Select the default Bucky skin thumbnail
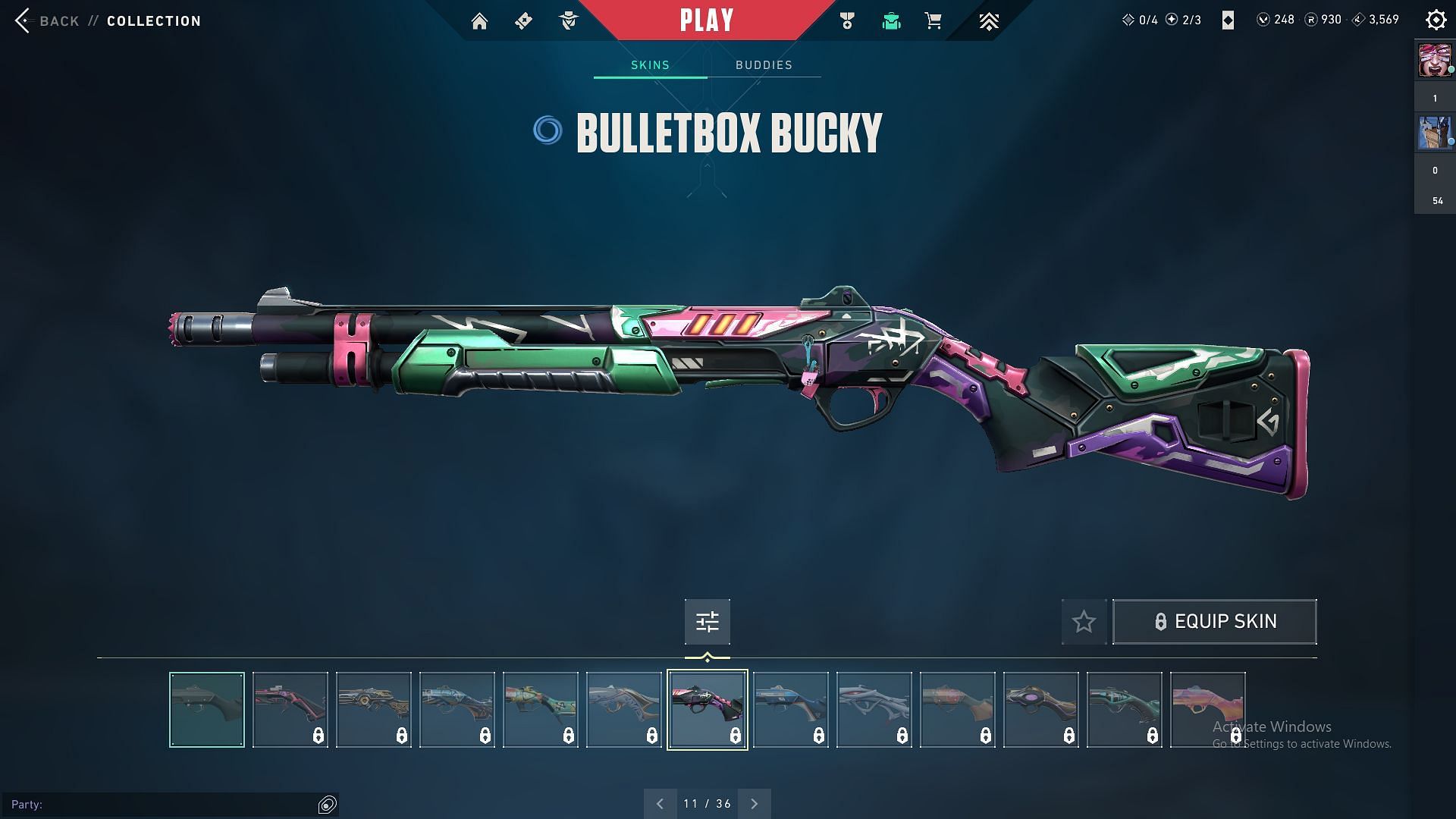Screen dimensions: 1456x819 (207, 710)
